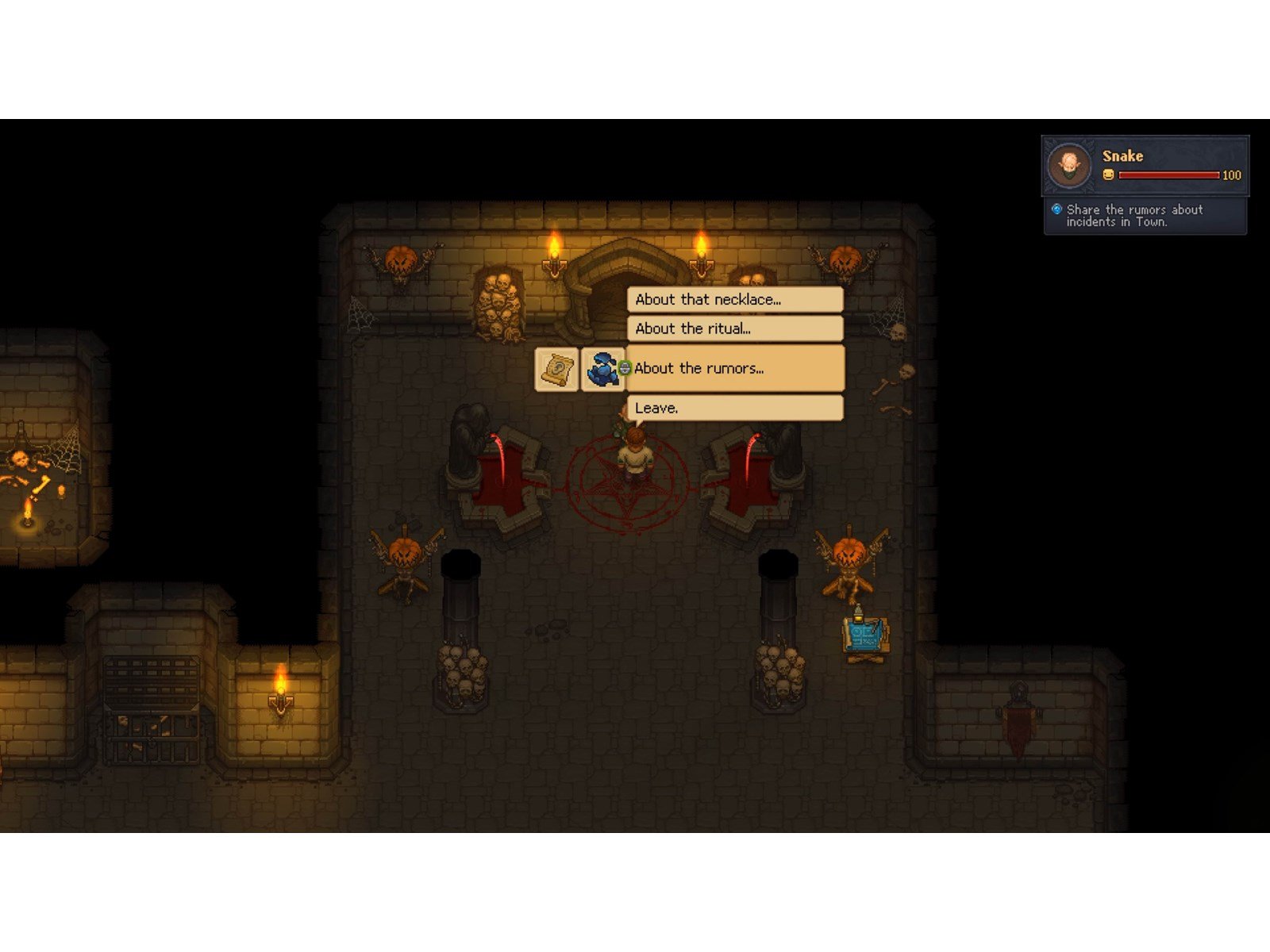Open Snake's portrait in the NPC panel
1270x952 pixels.
tap(1069, 165)
